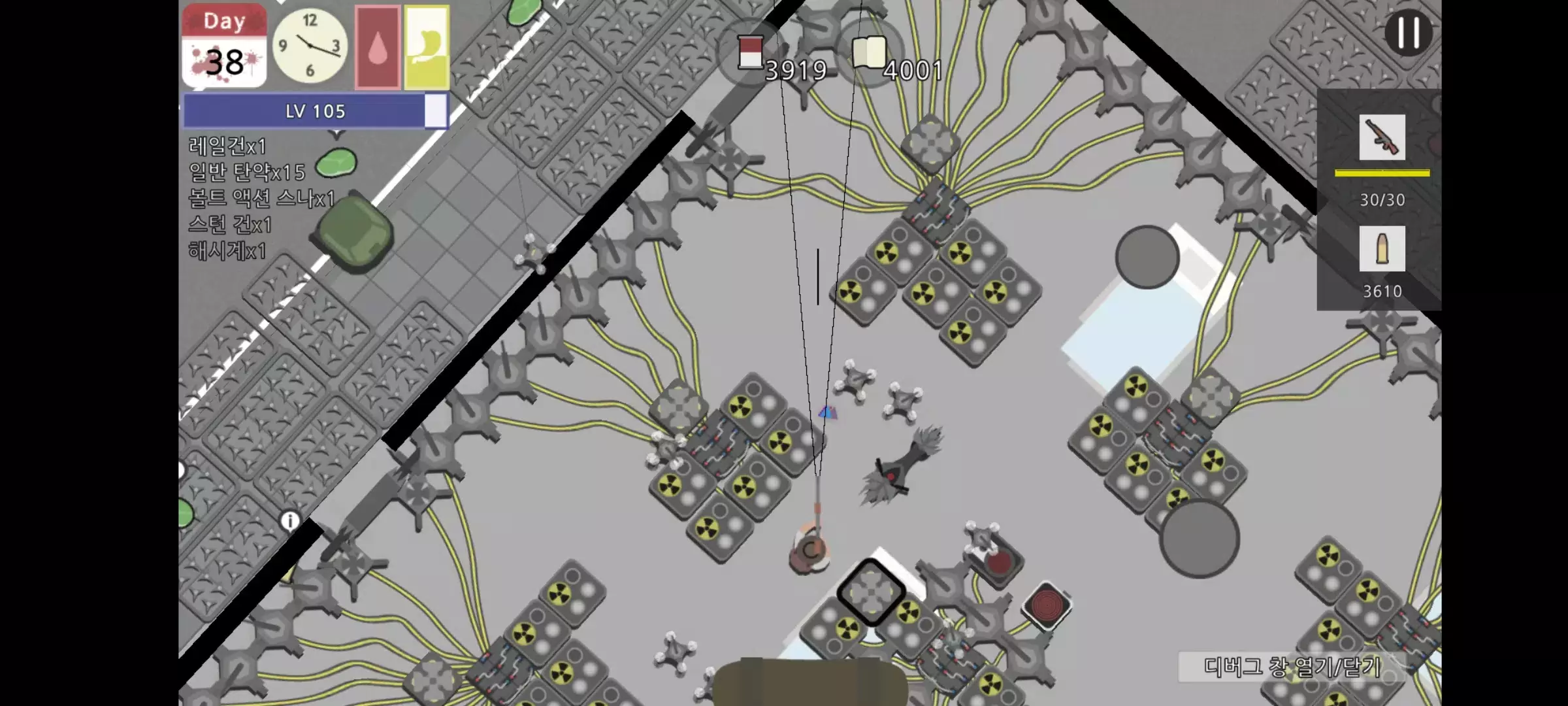Tap the yellow hunger status icon
Image resolution: width=1568 pixels, height=706 pixels.
click(426, 46)
